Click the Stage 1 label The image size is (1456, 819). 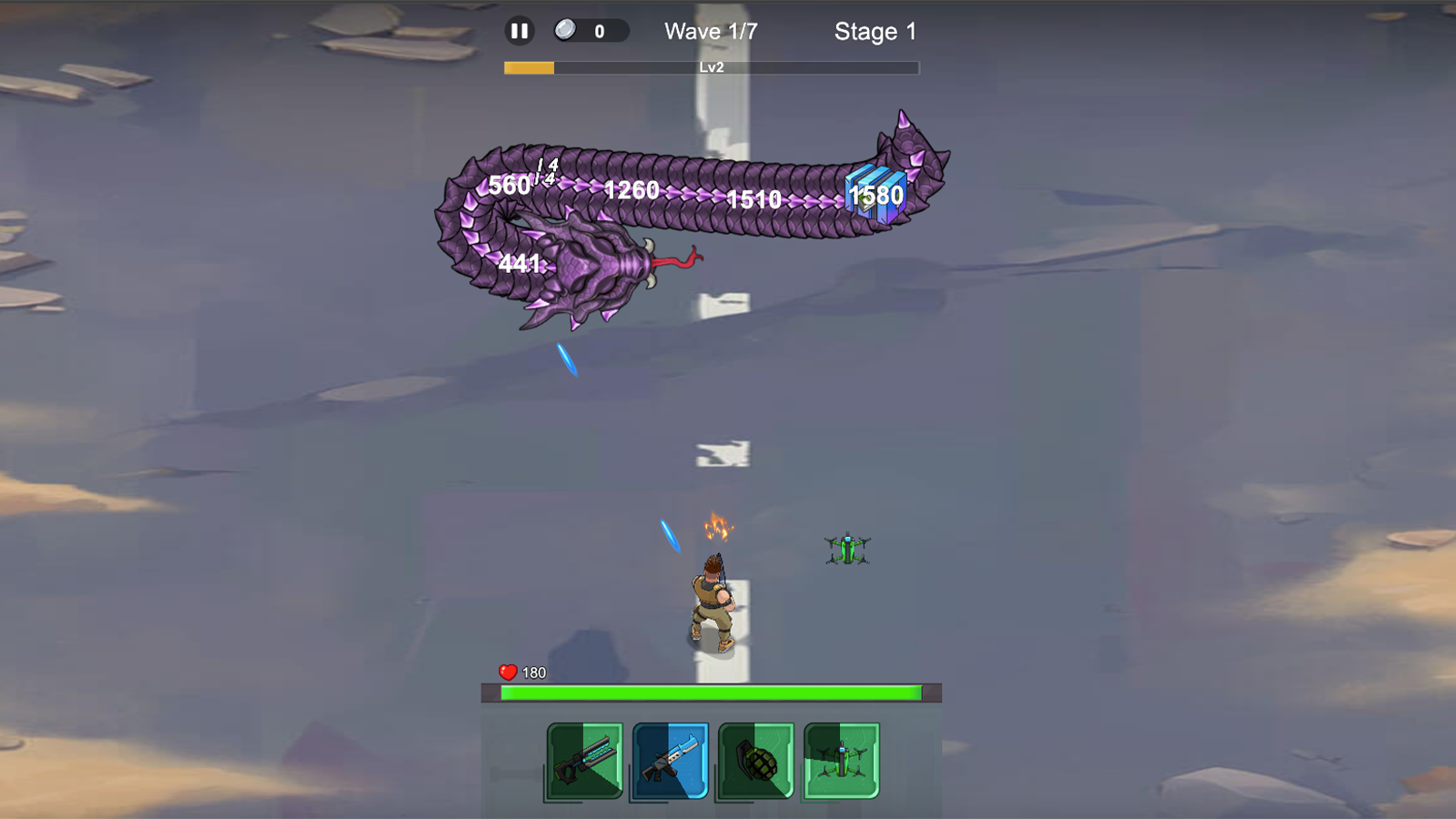(875, 32)
